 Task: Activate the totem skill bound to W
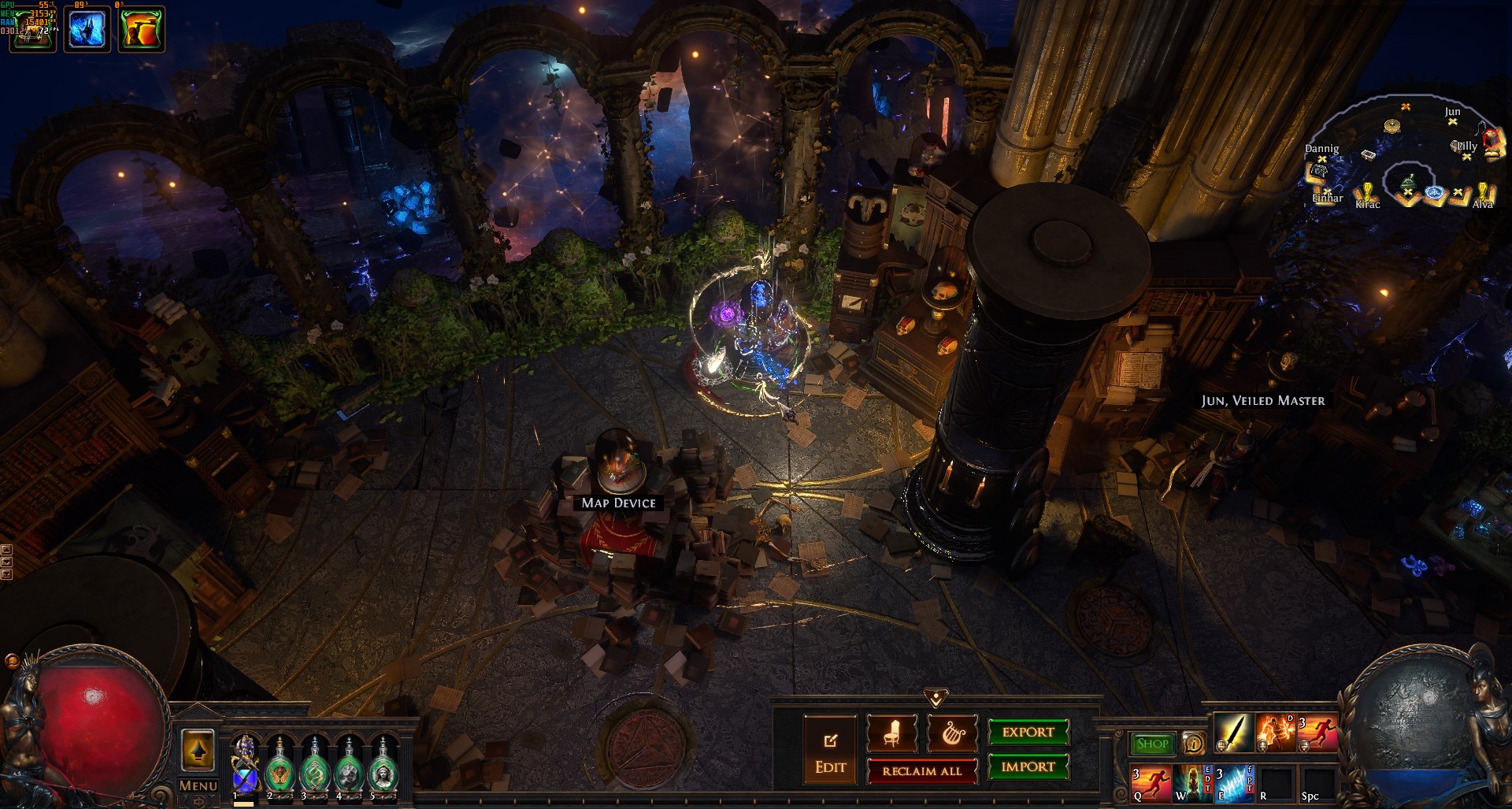(1192, 783)
